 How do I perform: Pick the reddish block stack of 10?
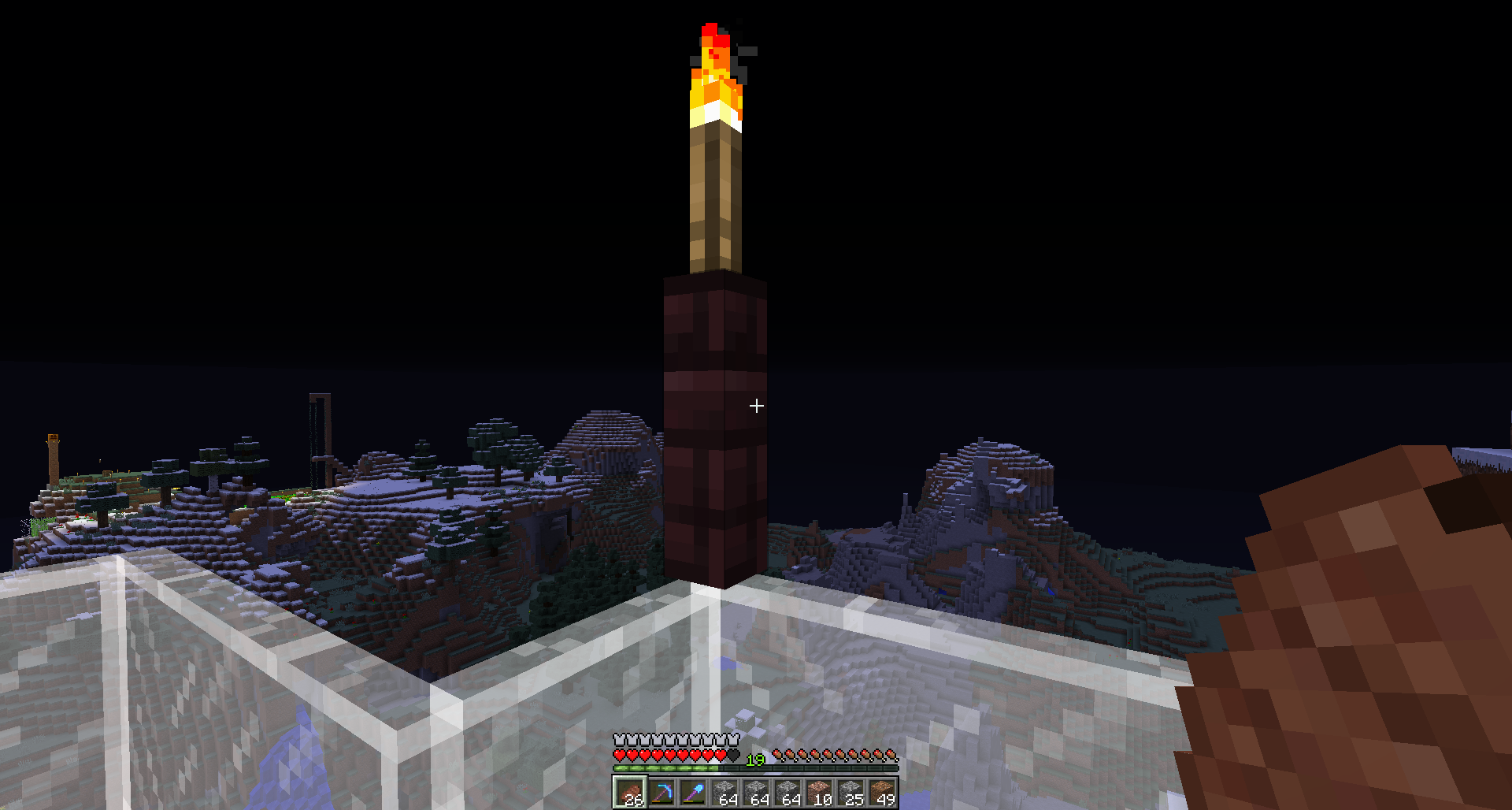(819, 793)
